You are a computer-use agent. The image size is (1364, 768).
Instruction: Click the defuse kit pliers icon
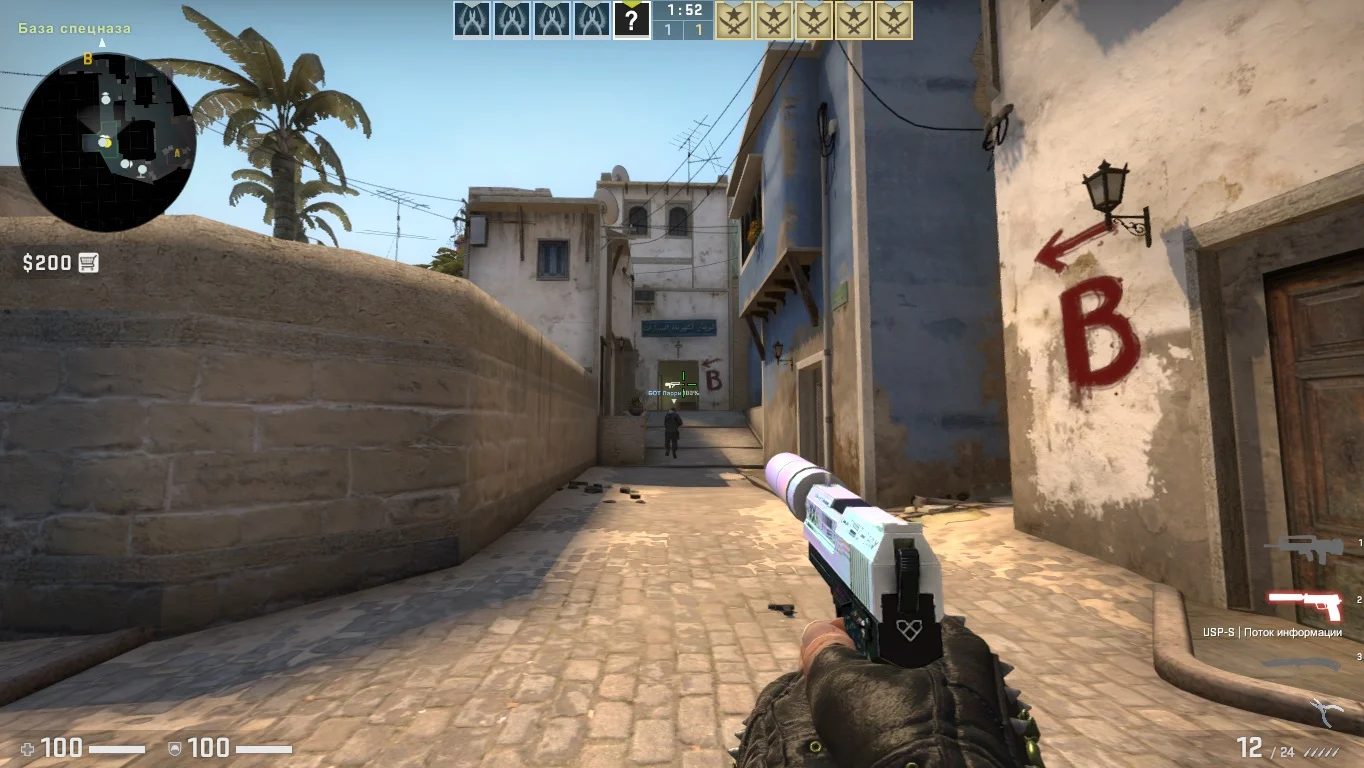tap(1326, 712)
